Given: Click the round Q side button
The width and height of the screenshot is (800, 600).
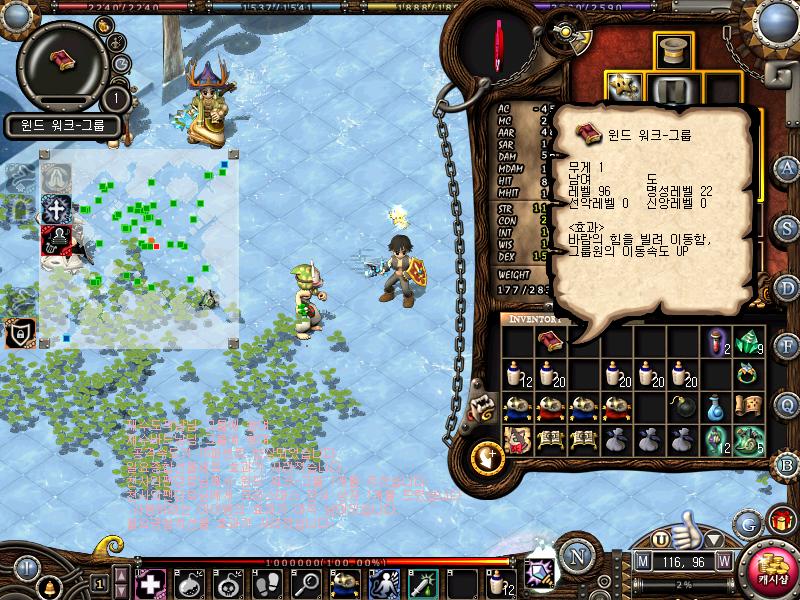Looking at the screenshot, I should coord(788,404).
